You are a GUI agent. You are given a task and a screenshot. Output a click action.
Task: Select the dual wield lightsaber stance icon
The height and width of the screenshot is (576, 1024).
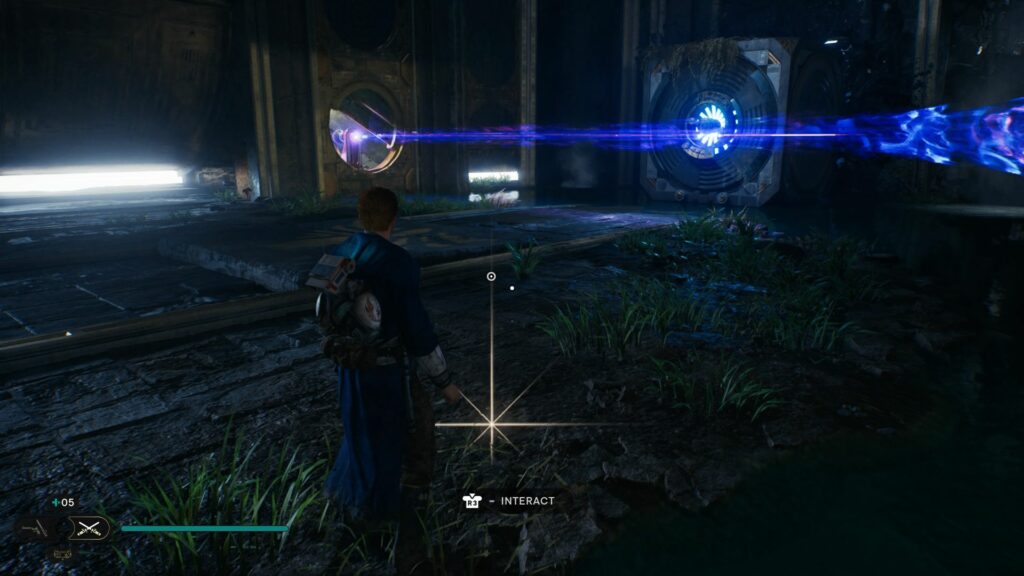pyautogui.click(x=89, y=528)
